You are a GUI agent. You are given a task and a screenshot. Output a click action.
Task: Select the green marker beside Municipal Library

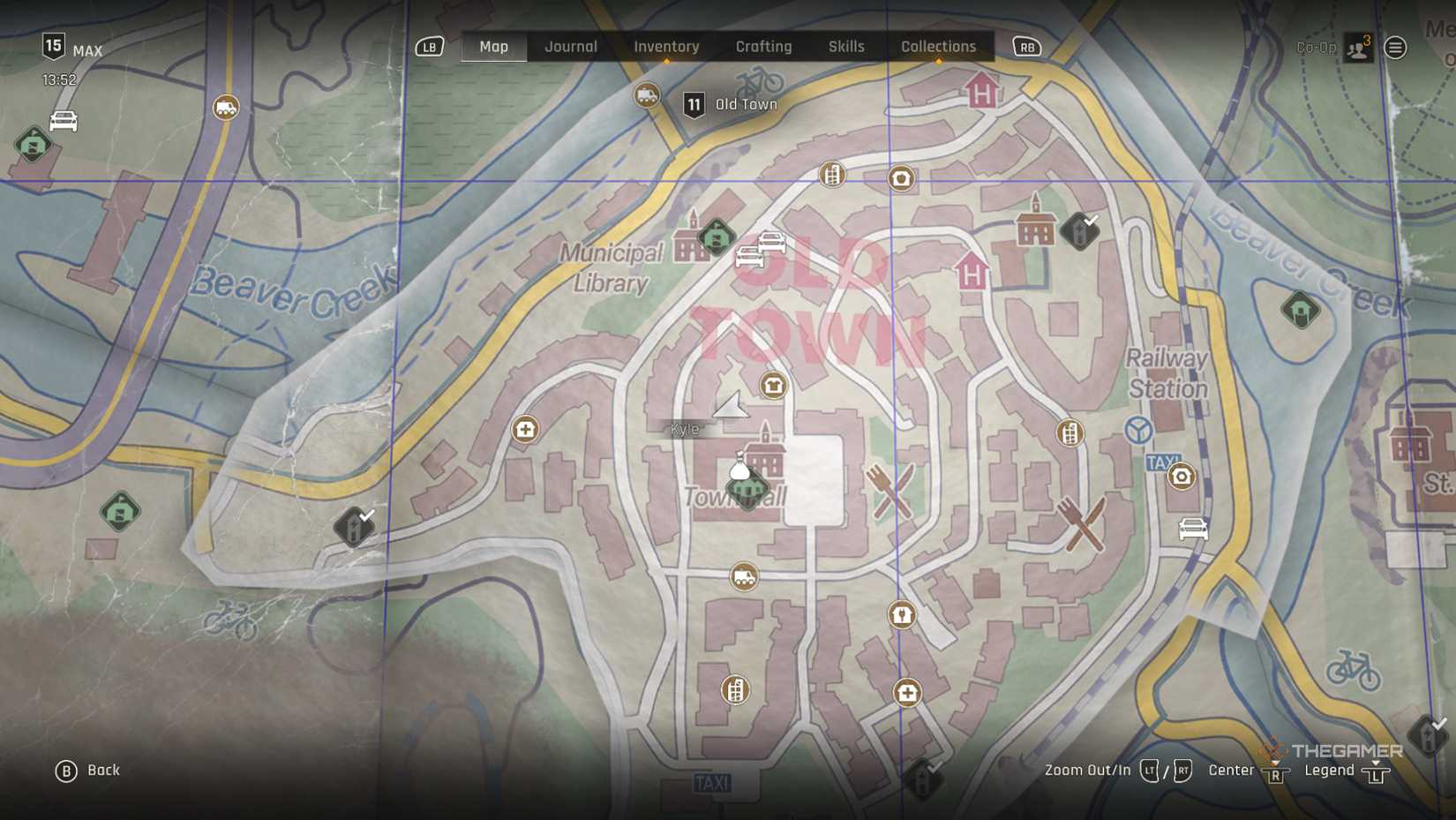717,237
